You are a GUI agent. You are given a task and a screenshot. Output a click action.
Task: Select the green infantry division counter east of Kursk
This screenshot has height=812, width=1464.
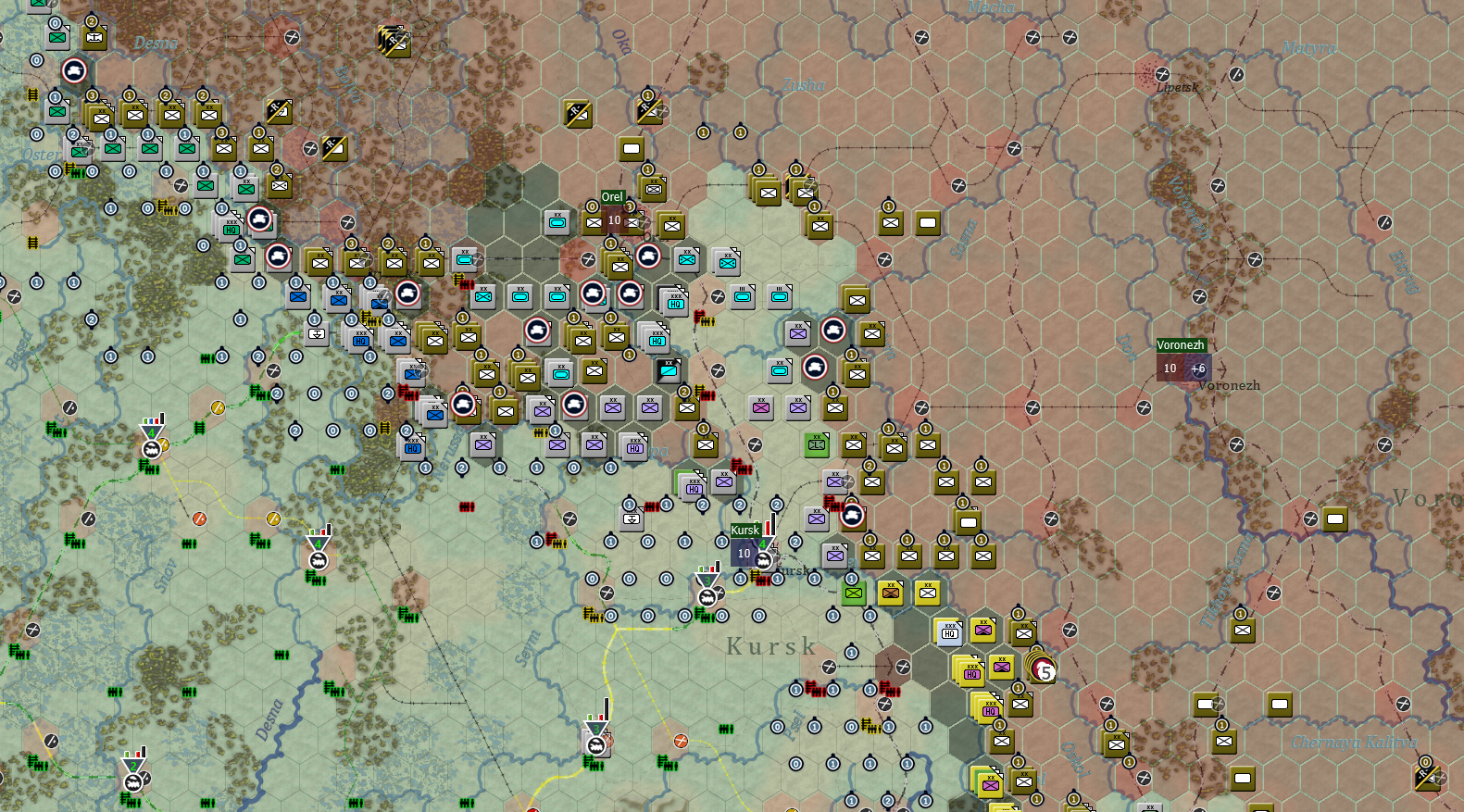coord(852,593)
